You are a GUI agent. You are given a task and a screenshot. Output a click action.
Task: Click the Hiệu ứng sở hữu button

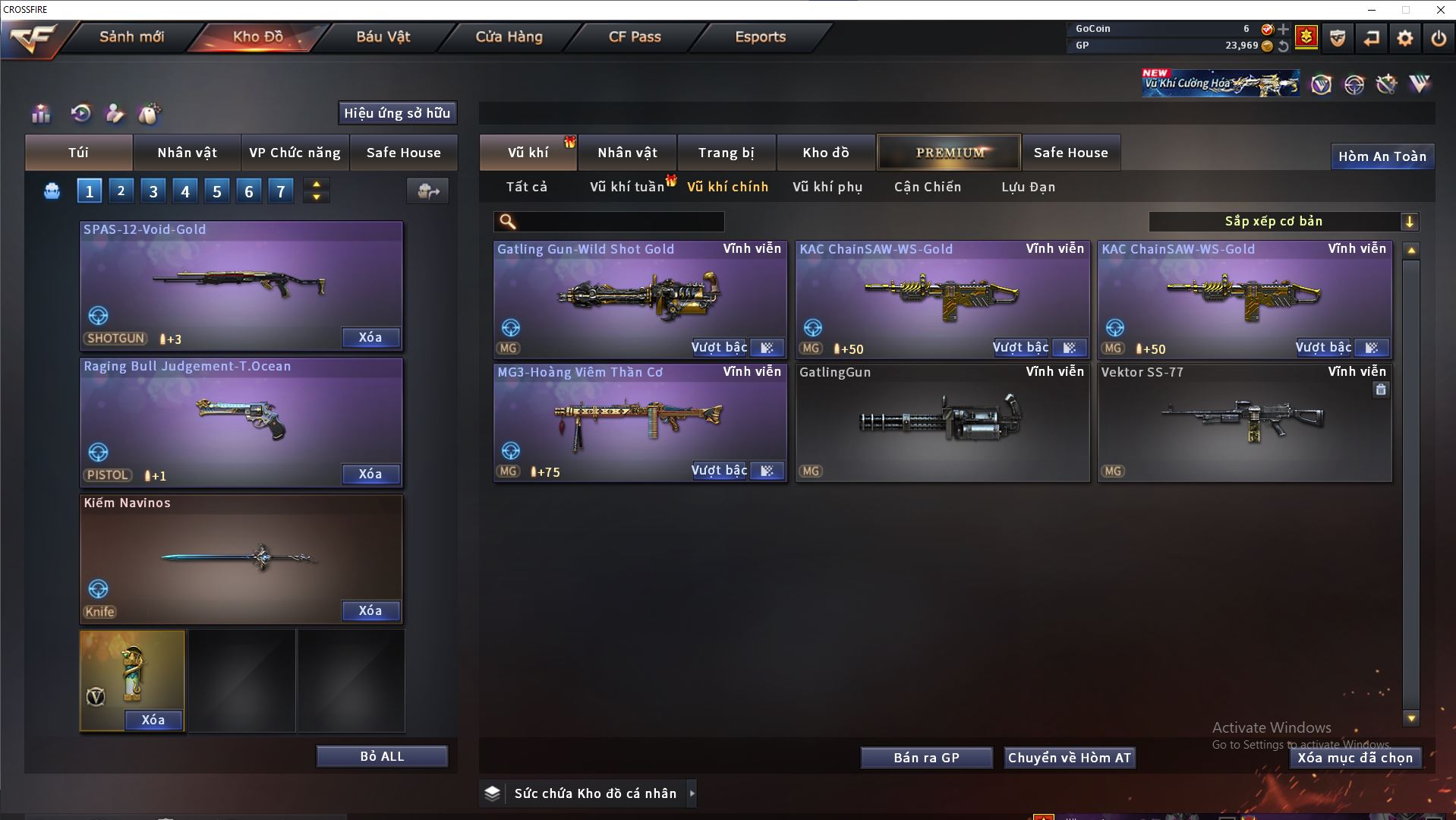[397, 113]
